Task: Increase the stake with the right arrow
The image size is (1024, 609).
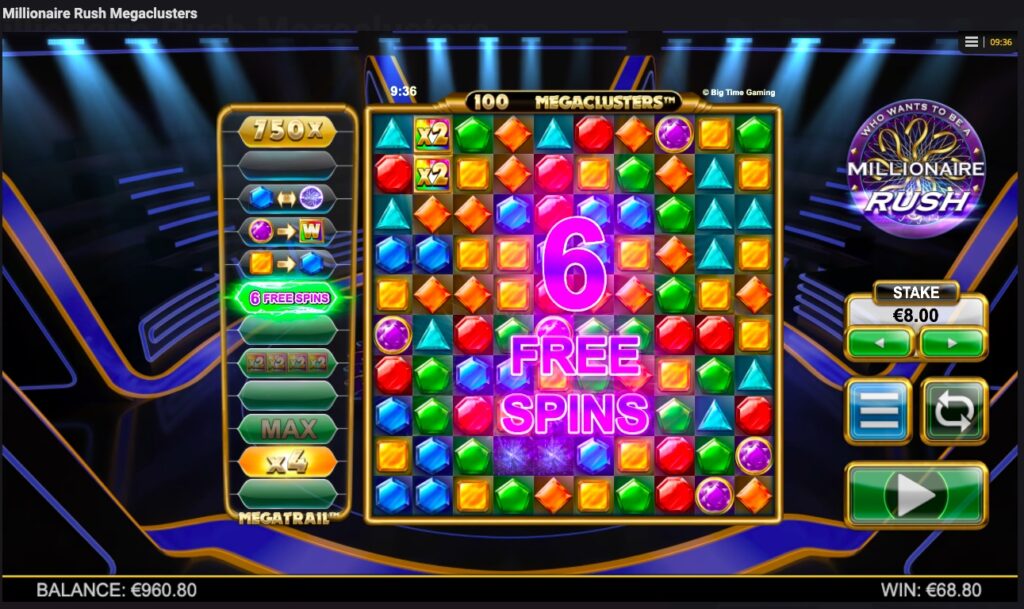Action: pyautogui.click(x=953, y=342)
